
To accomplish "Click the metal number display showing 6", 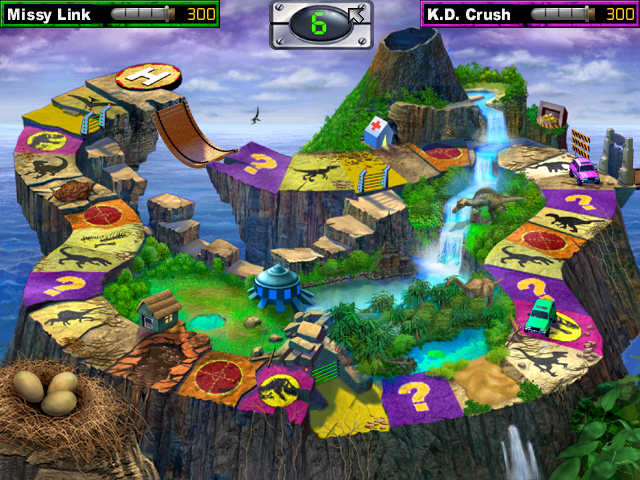I will (320, 24).
